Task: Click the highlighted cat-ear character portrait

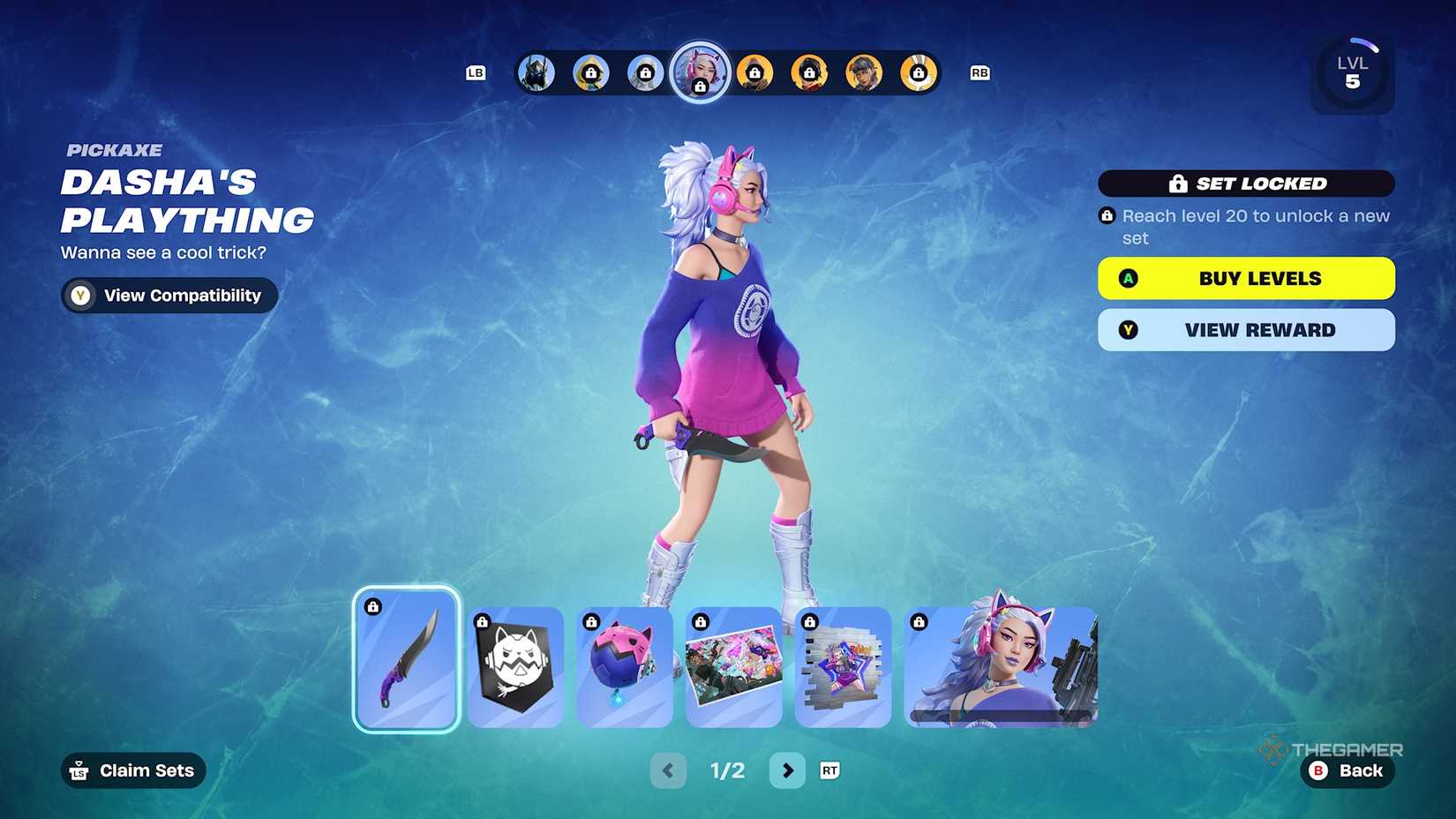Action: coord(700,72)
